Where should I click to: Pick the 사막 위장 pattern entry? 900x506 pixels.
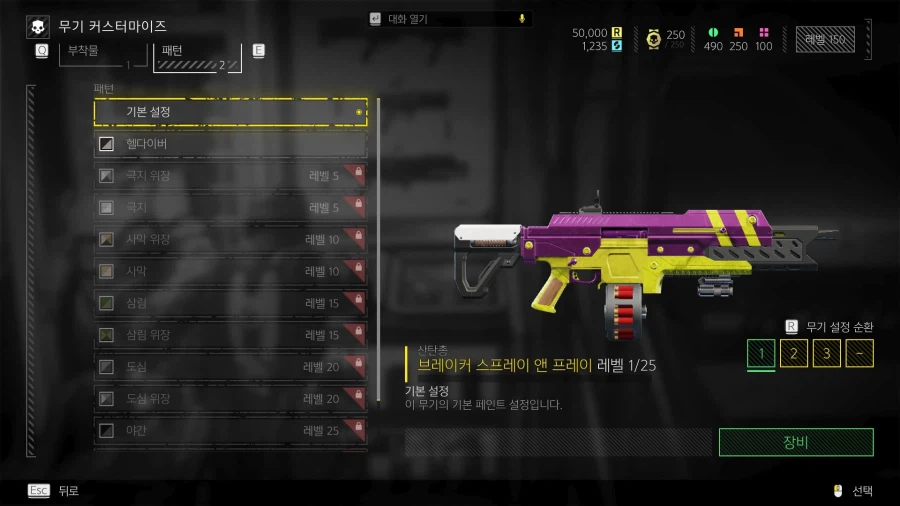(230, 240)
